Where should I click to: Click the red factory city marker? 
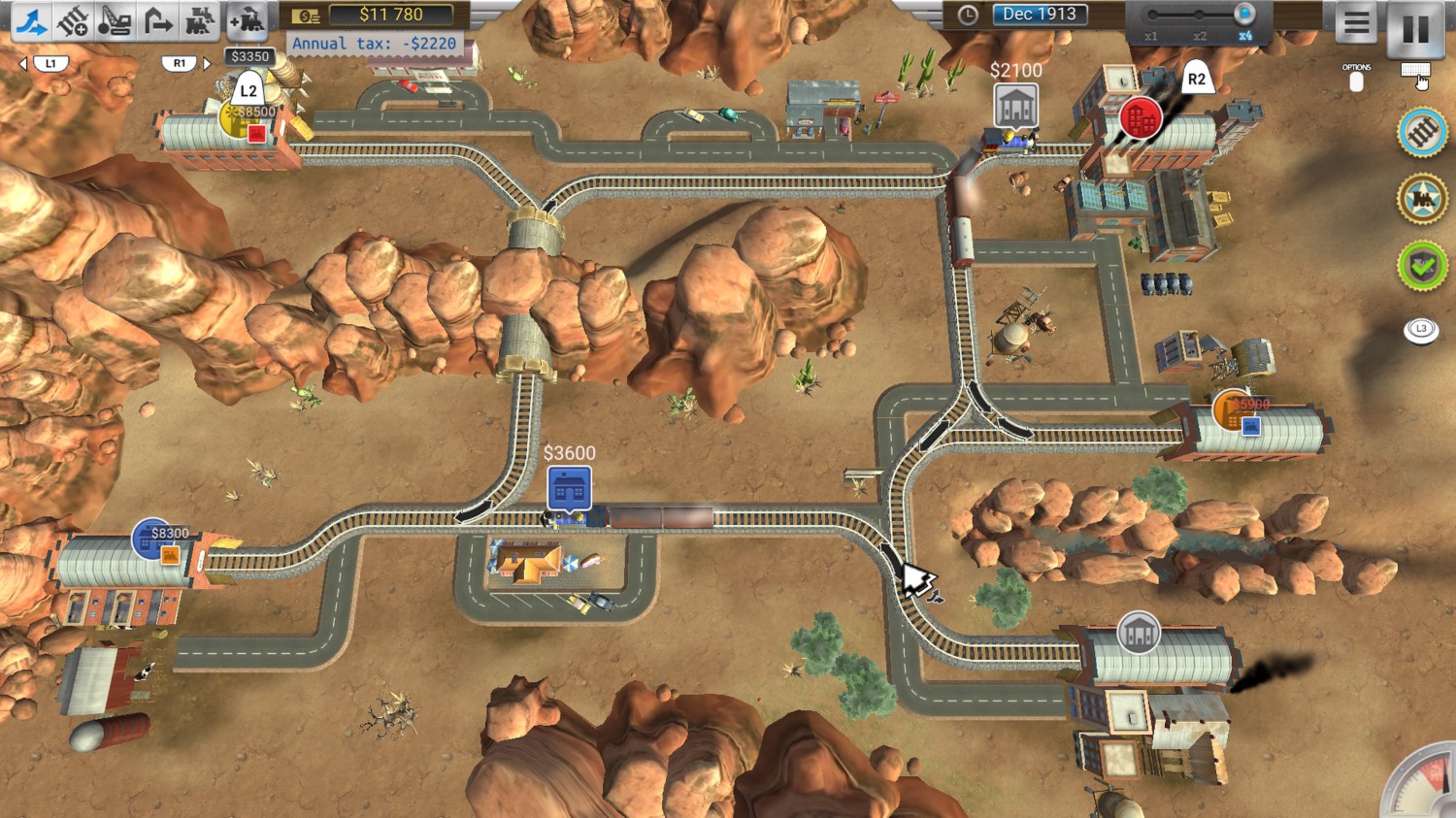pyautogui.click(x=1141, y=118)
